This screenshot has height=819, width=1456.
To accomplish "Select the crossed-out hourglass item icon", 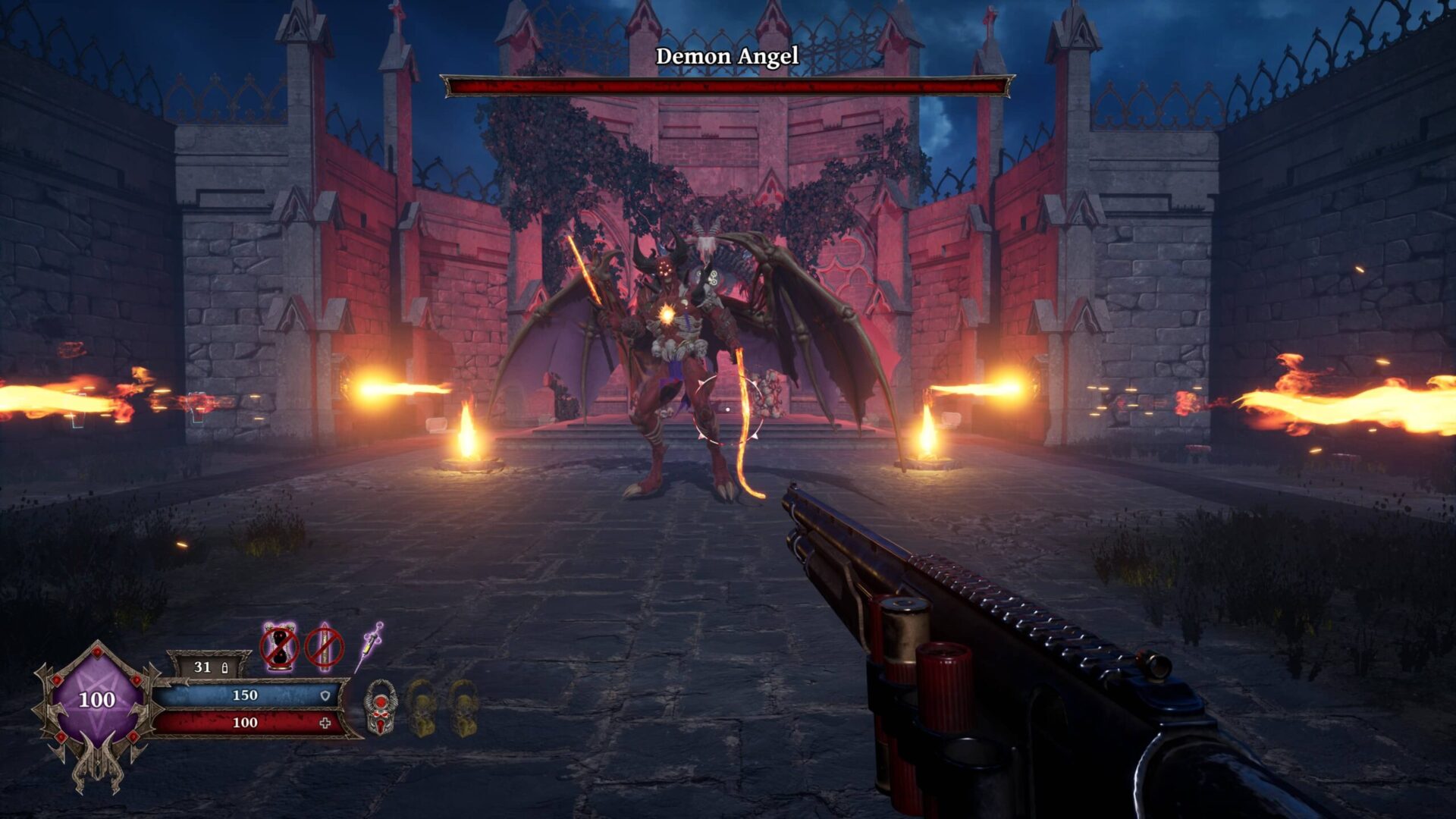I will coord(280,647).
